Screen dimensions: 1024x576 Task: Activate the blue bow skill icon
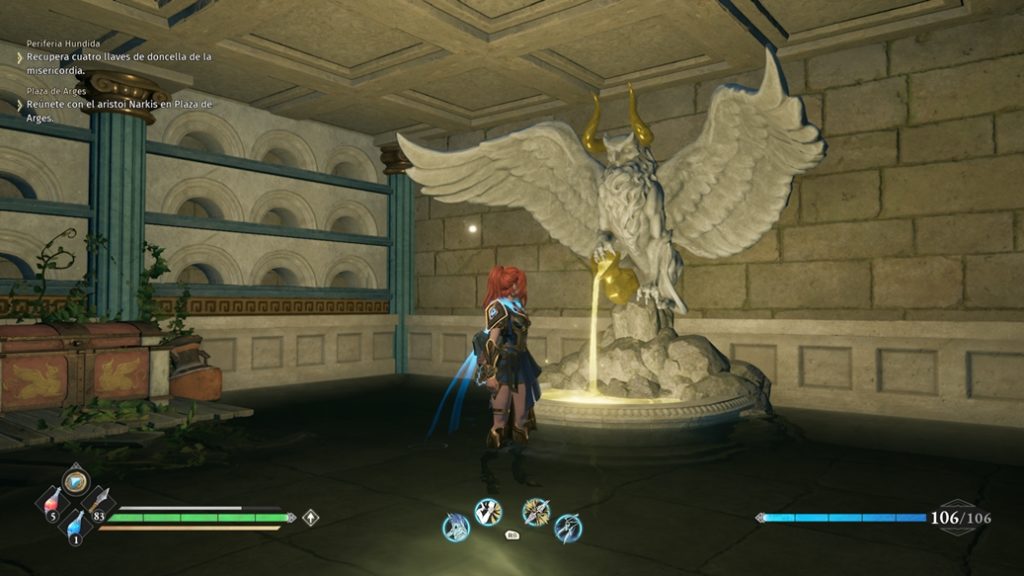568,527
